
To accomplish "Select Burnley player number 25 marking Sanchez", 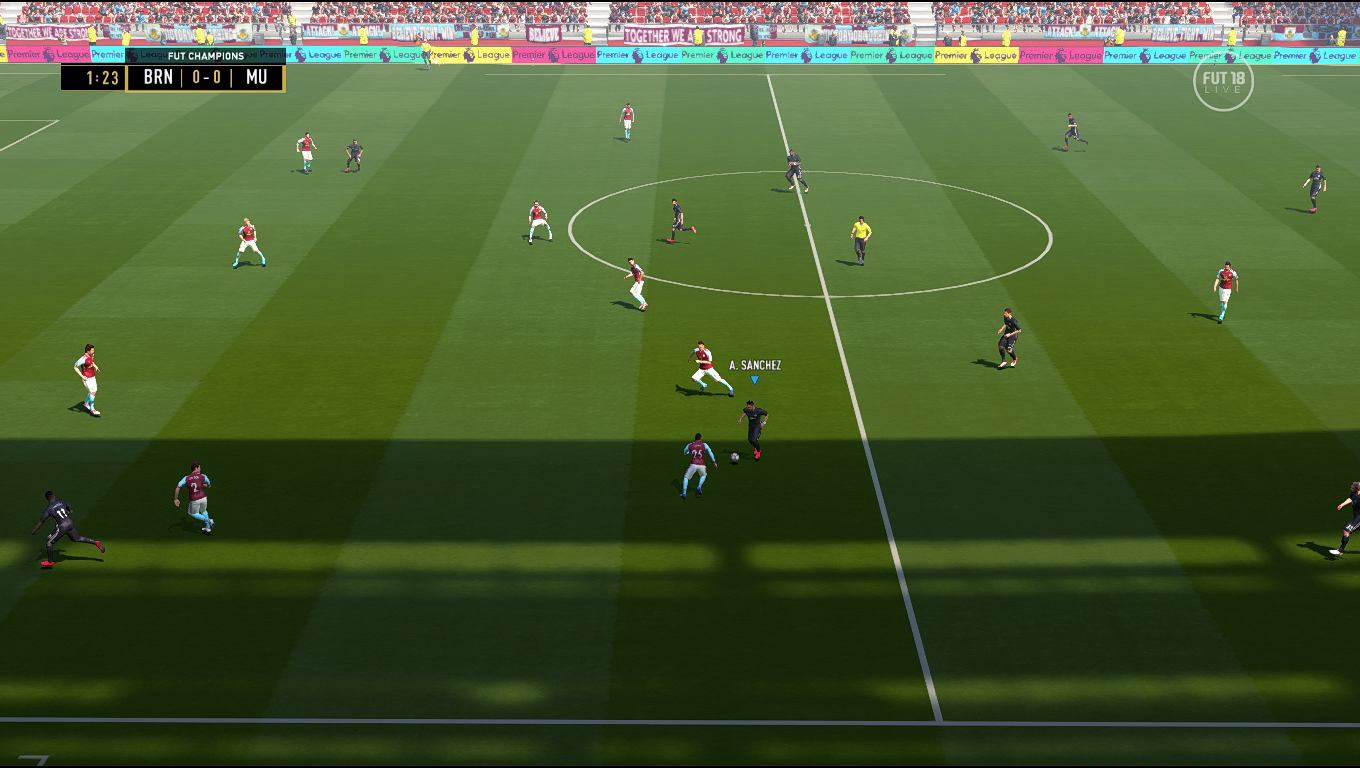I will [x=697, y=465].
